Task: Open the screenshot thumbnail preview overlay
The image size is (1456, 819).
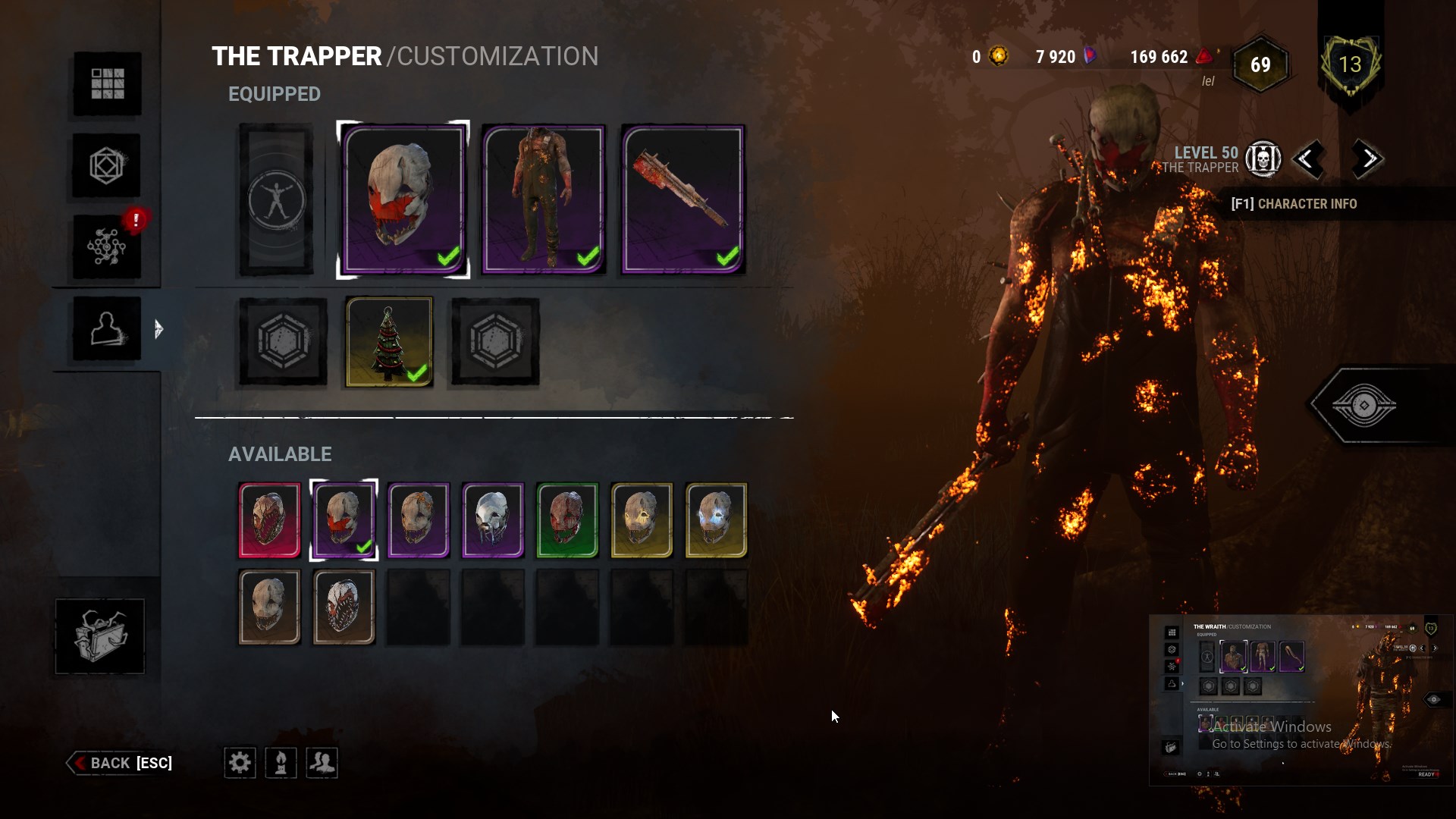Action: pos(1301,699)
